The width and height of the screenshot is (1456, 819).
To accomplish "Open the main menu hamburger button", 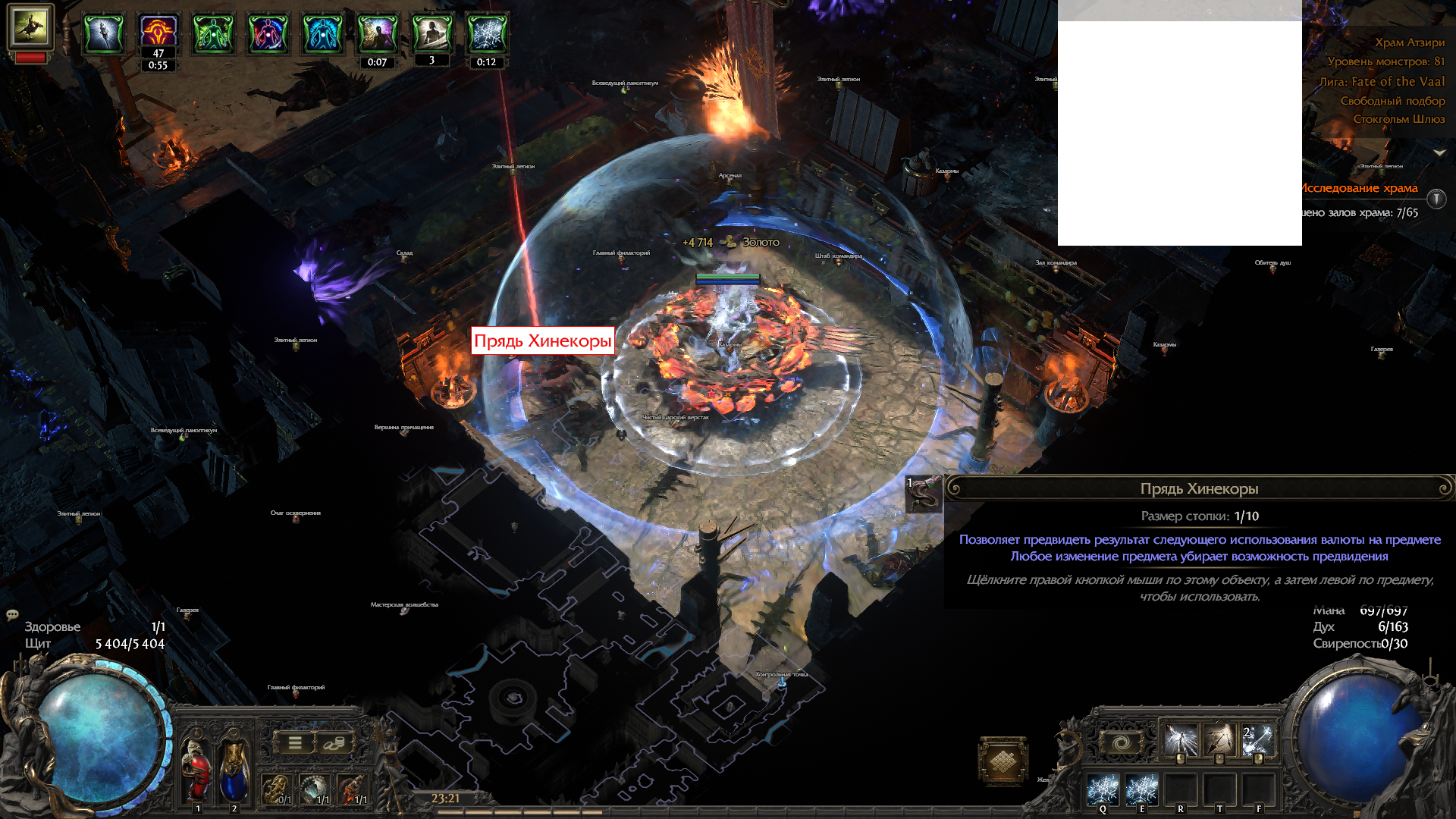I will click(x=295, y=743).
